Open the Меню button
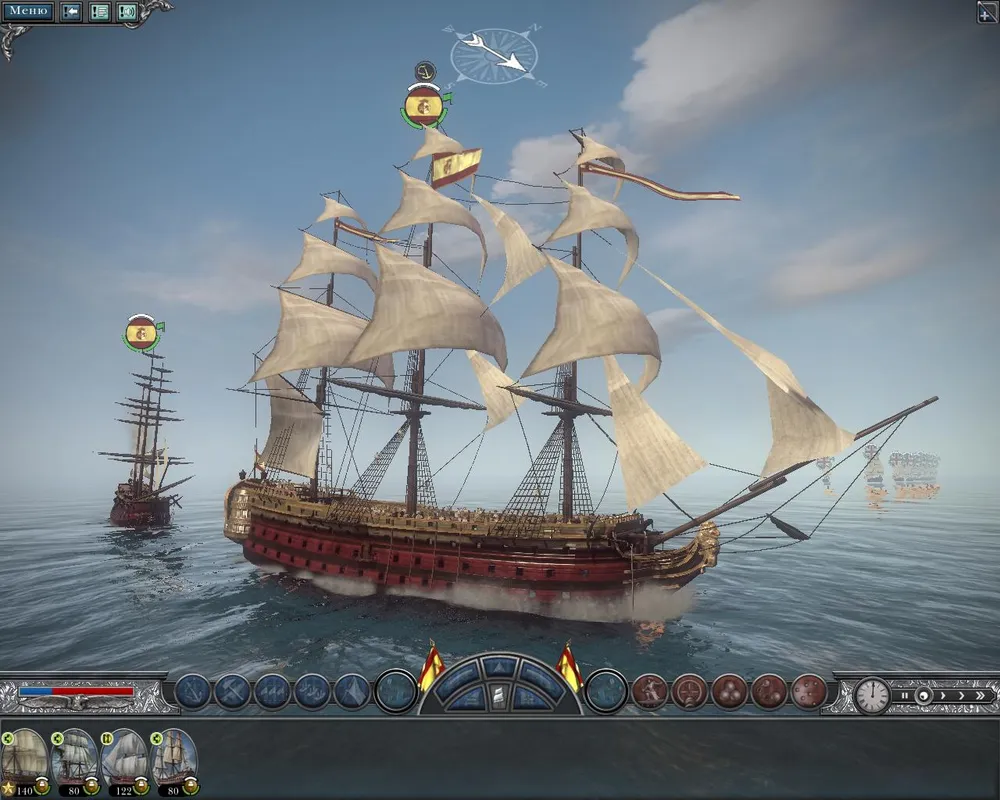 pyautogui.click(x=30, y=12)
